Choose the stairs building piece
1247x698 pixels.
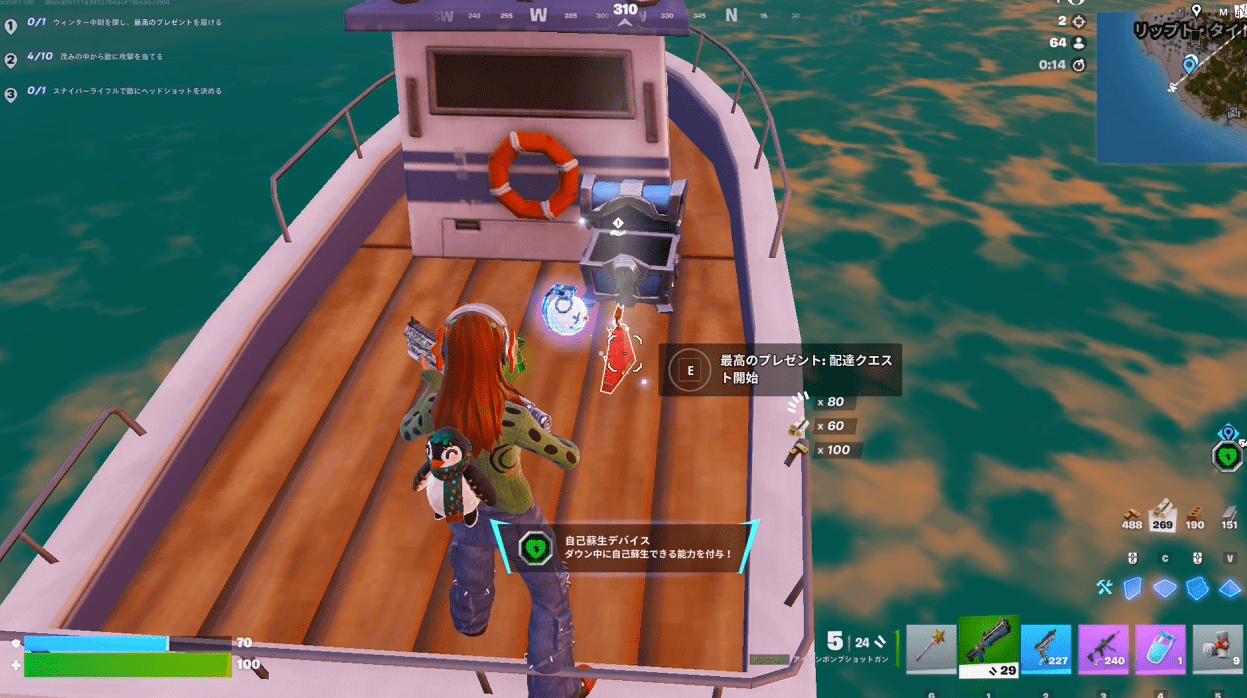1196,588
